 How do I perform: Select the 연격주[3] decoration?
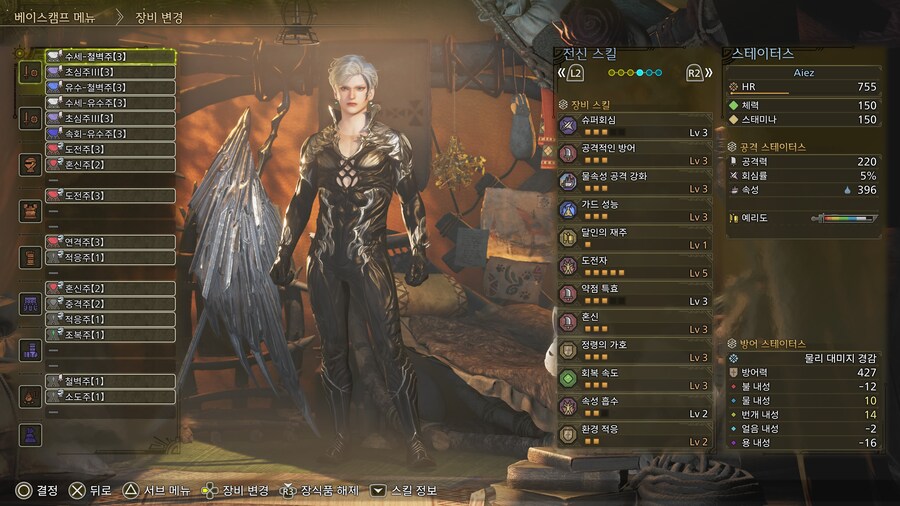tap(110, 242)
